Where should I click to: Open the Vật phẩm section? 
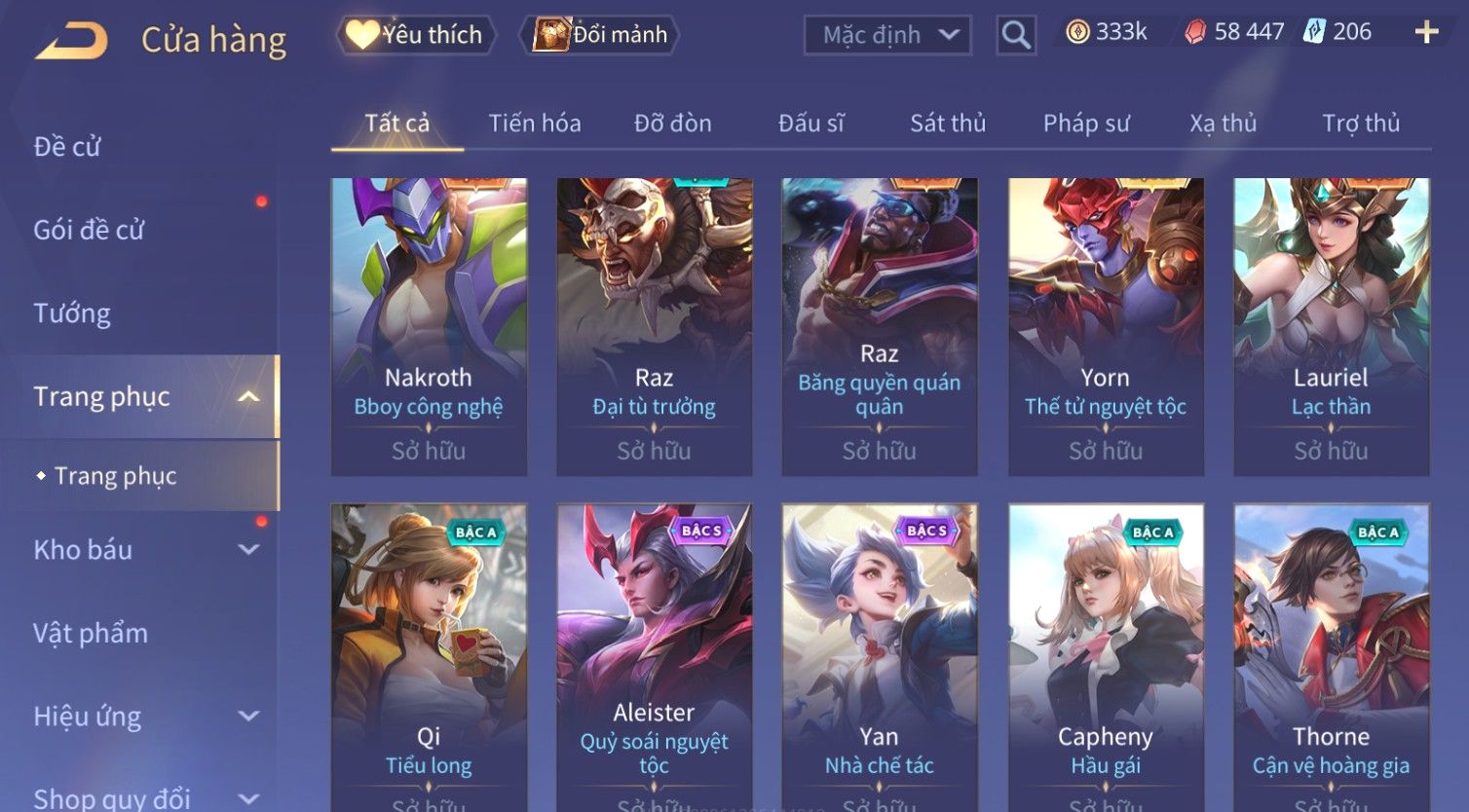pos(91,634)
